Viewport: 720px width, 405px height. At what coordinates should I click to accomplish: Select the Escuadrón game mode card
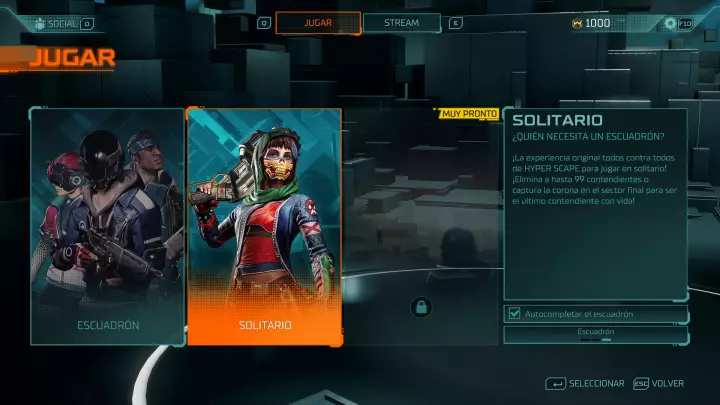tap(108, 225)
